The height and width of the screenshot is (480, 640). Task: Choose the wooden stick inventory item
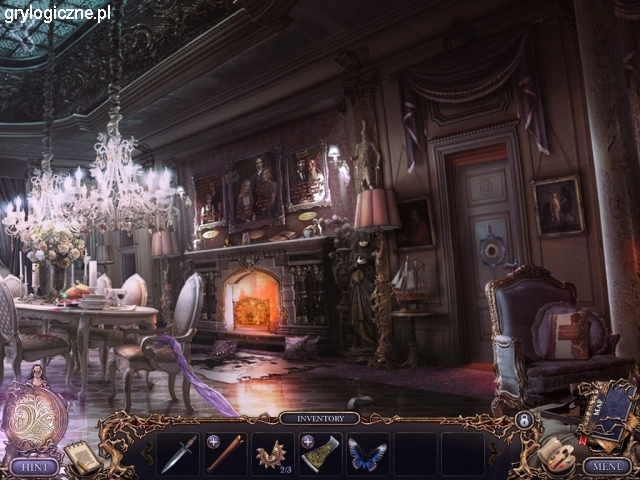tap(227, 453)
